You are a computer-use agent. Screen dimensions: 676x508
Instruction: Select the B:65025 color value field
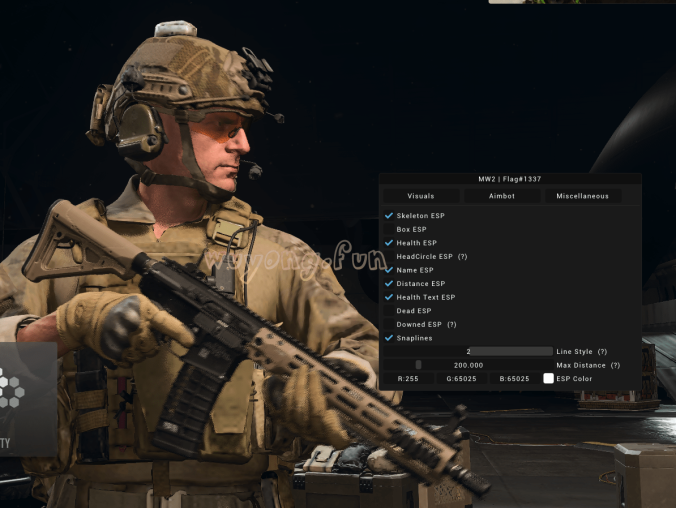click(514, 379)
